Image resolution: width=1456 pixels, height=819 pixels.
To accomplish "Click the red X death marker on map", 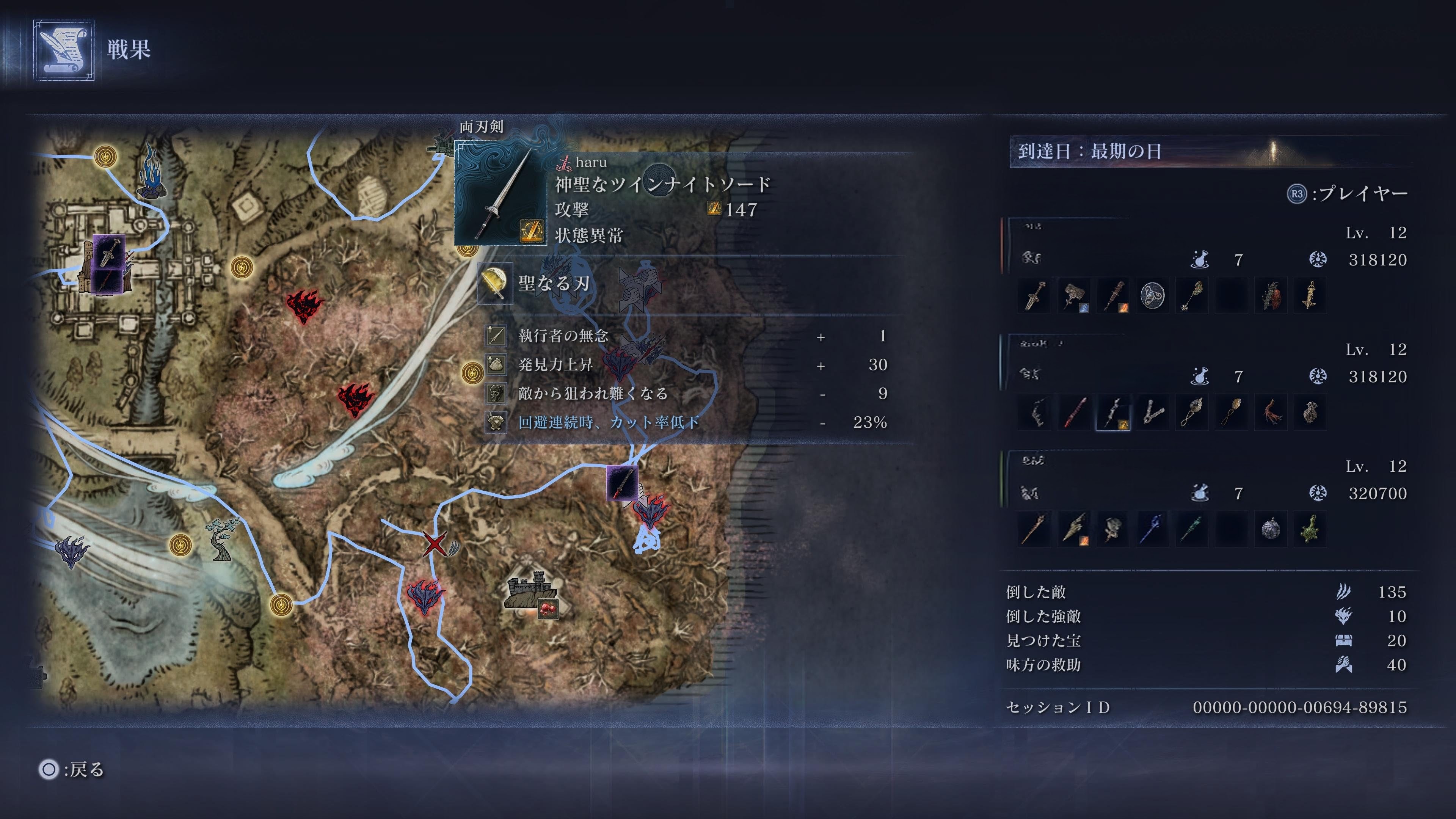I will click(434, 544).
